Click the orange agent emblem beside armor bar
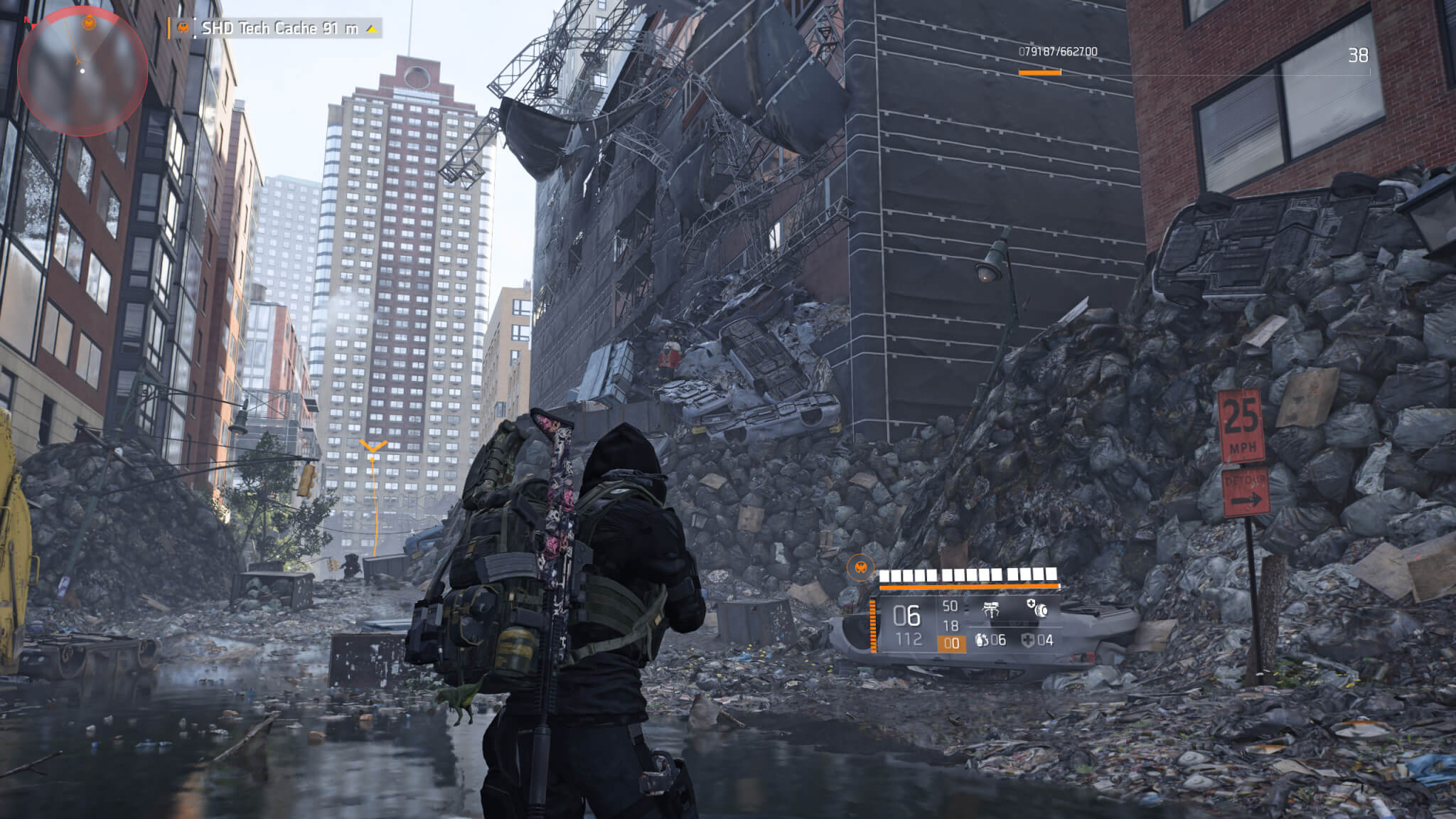 (860, 567)
